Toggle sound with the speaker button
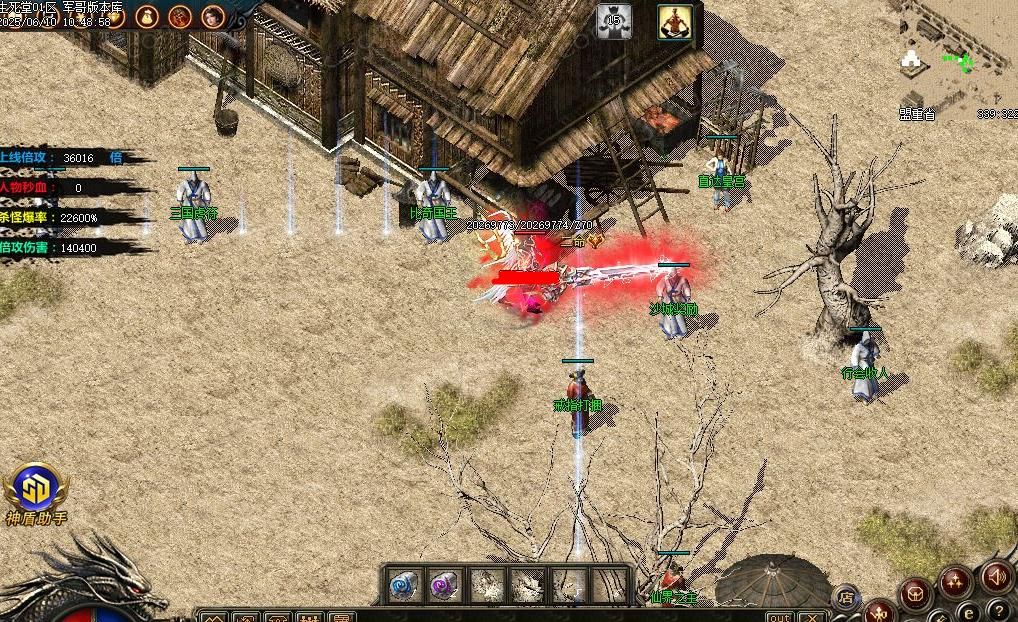The width and height of the screenshot is (1018, 622). coord(996,576)
